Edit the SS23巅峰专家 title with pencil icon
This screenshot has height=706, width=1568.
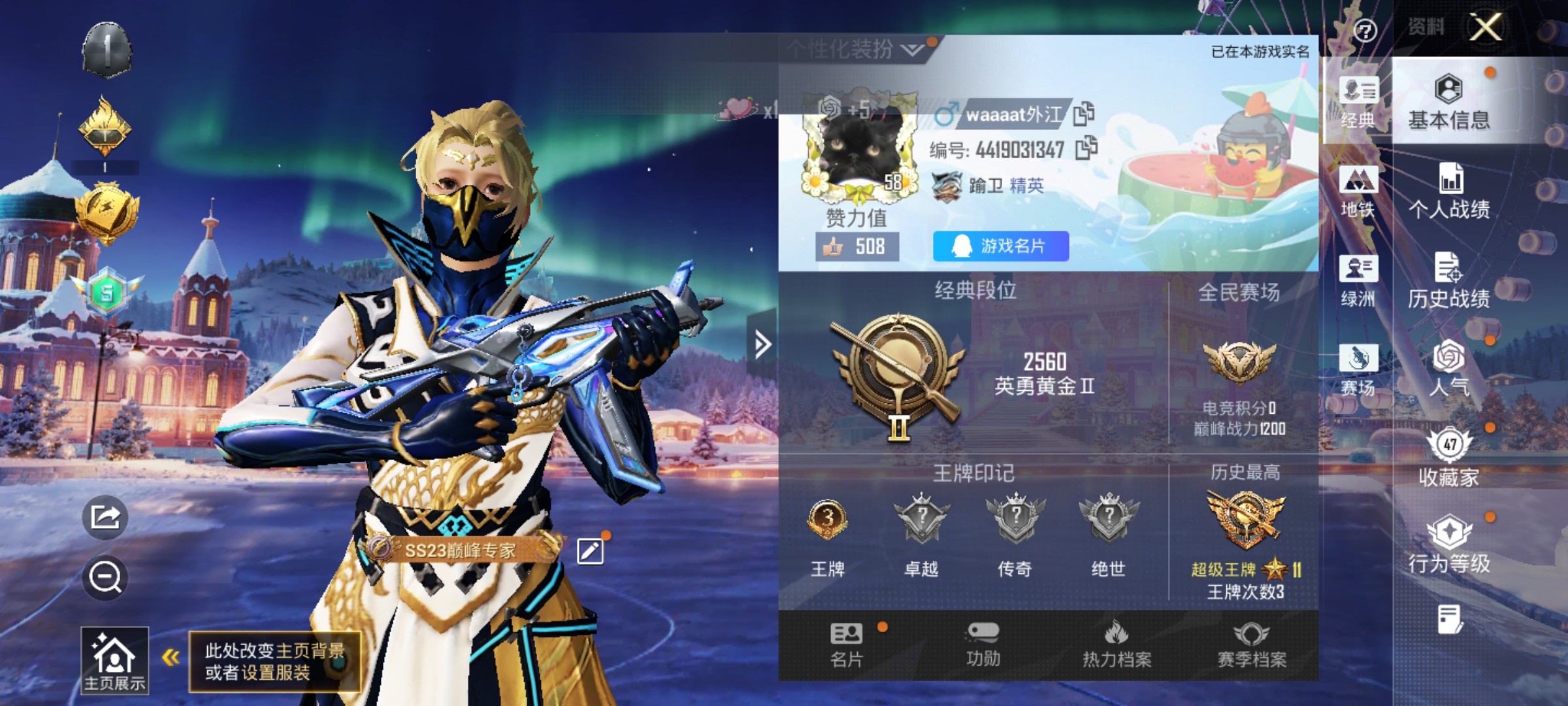tap(590, 551)
